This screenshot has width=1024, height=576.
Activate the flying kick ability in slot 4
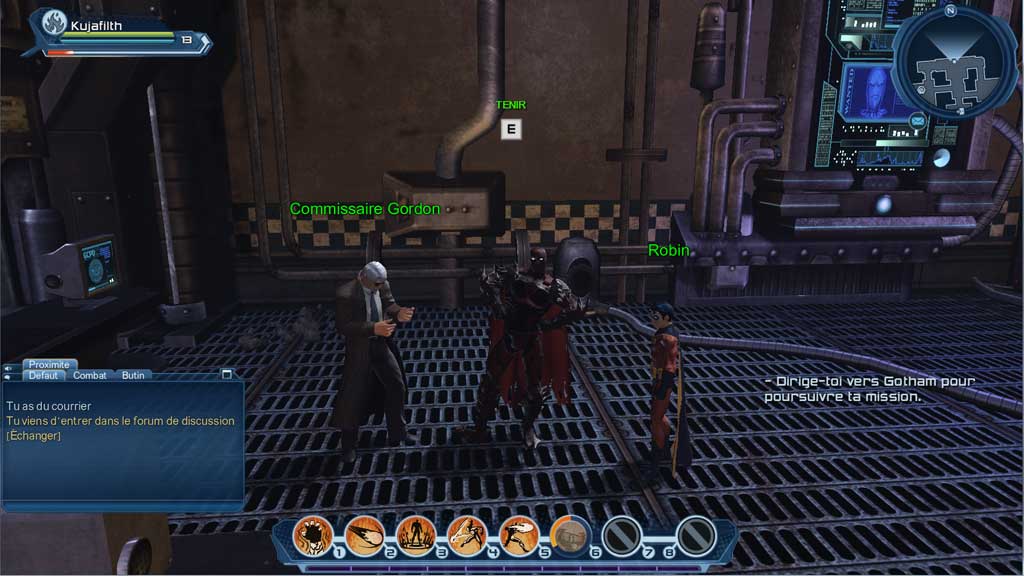[x=467, y=535]
